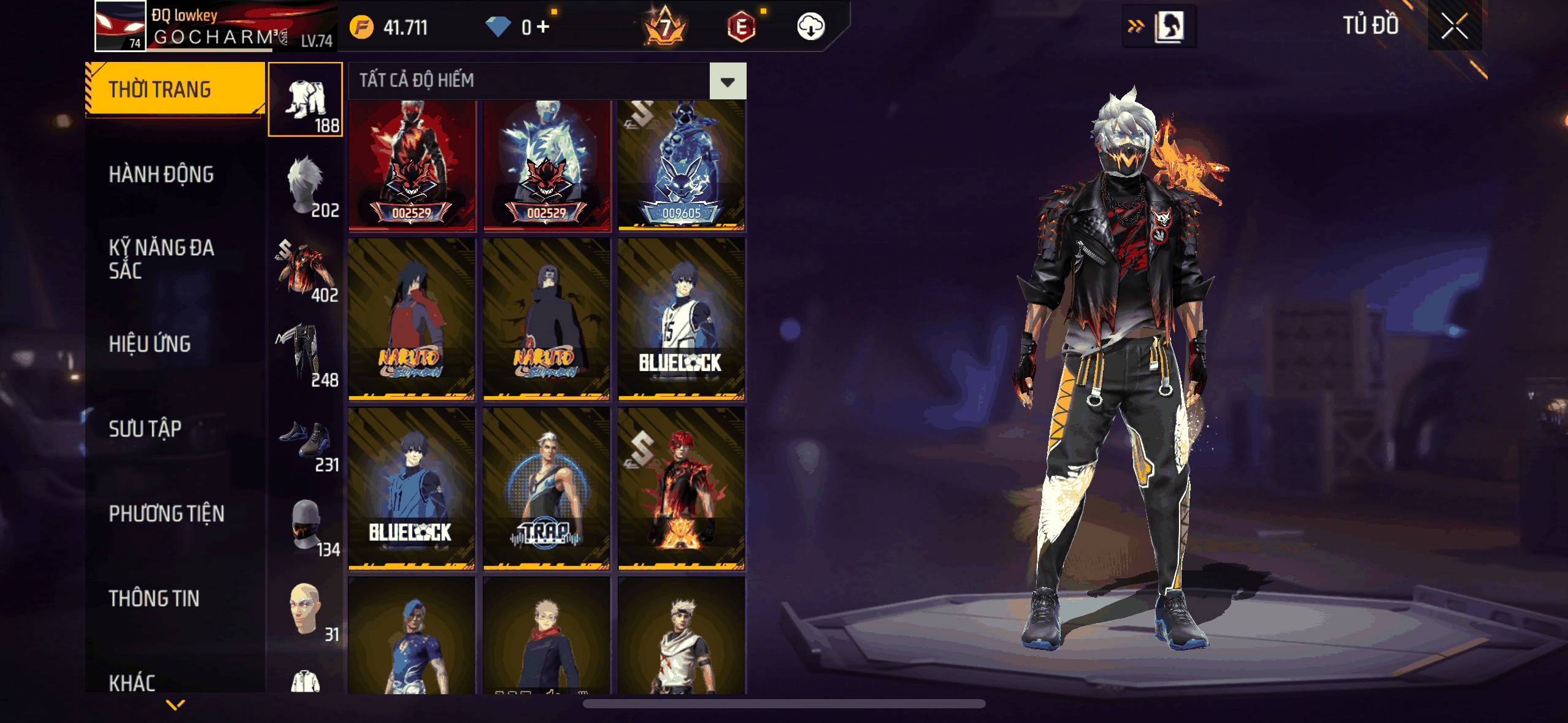Open the Thông Tin tab
The image size is (1568, 723).
click(154, 599)
